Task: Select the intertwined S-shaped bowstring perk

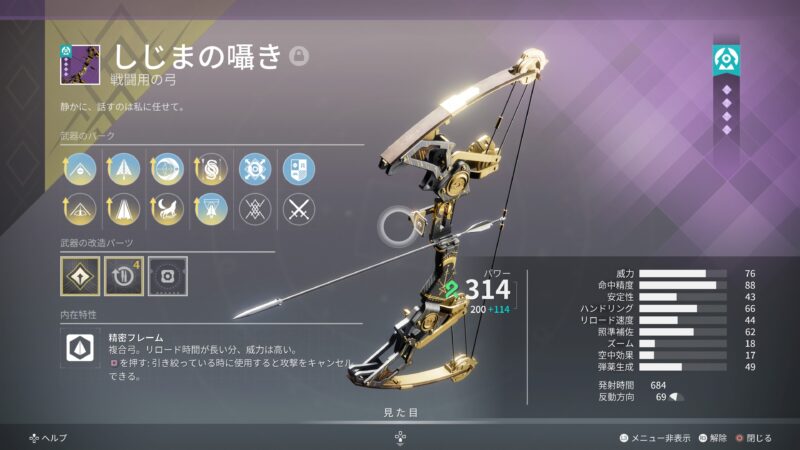Action: 210,168
